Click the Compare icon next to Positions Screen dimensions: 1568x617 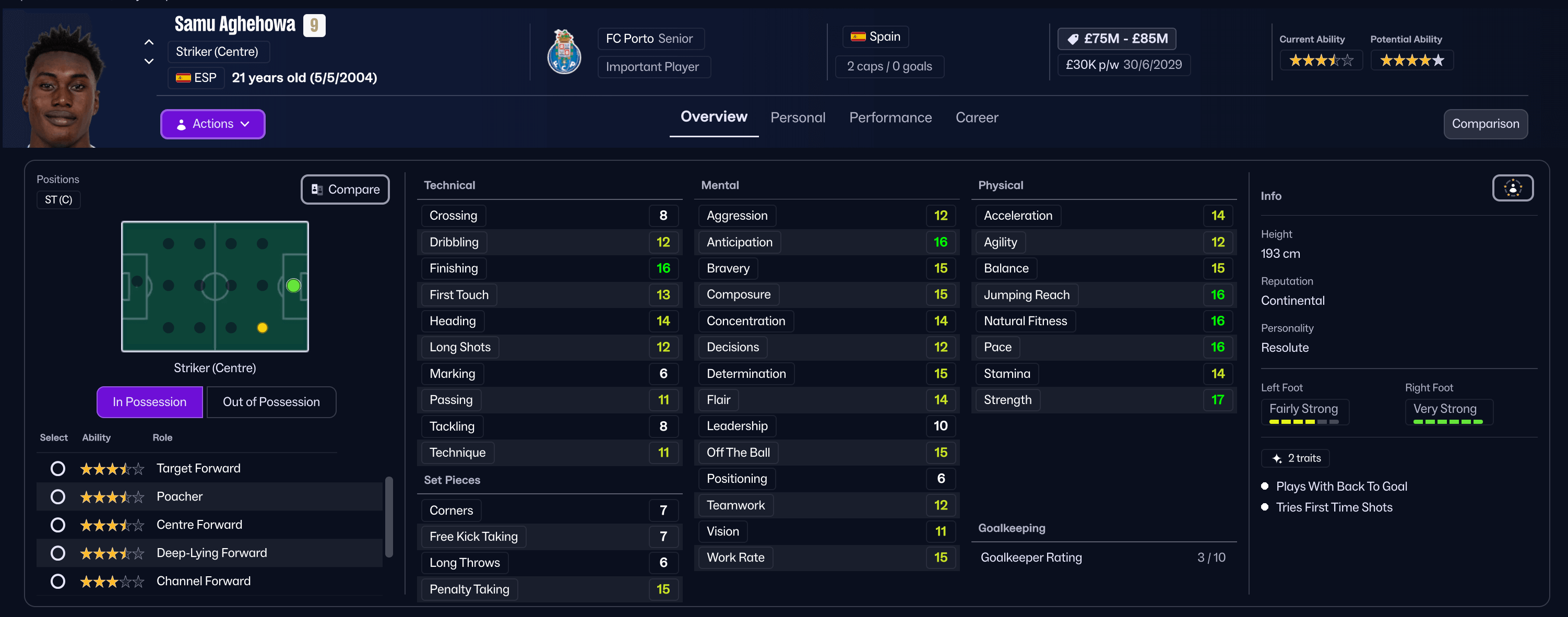pos(317,189)
